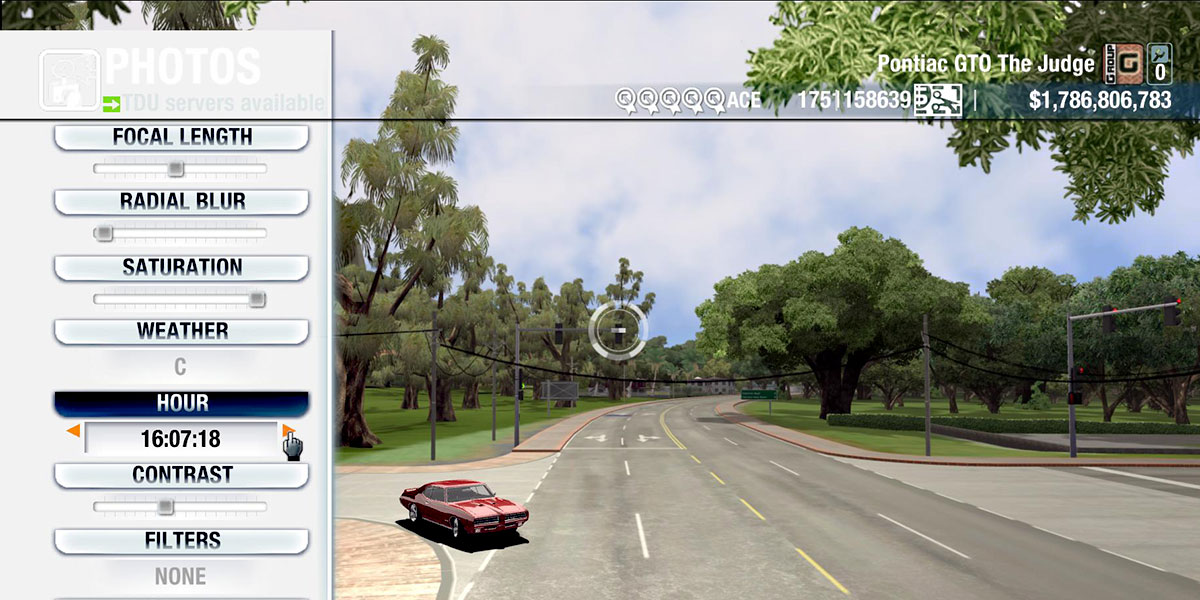1200x600 pixels.
Task: Select the Focal Length option
Action: click(x=181, y=137)
